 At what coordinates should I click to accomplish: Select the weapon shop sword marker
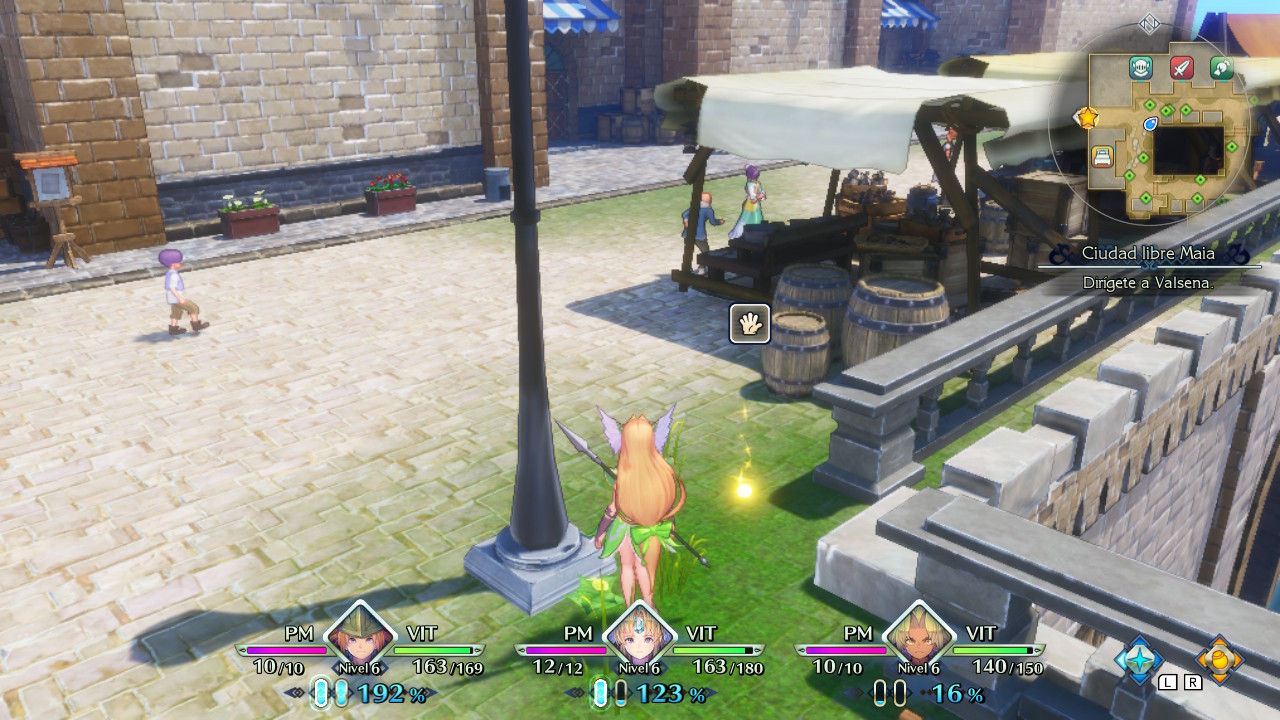click(1182, 68)
